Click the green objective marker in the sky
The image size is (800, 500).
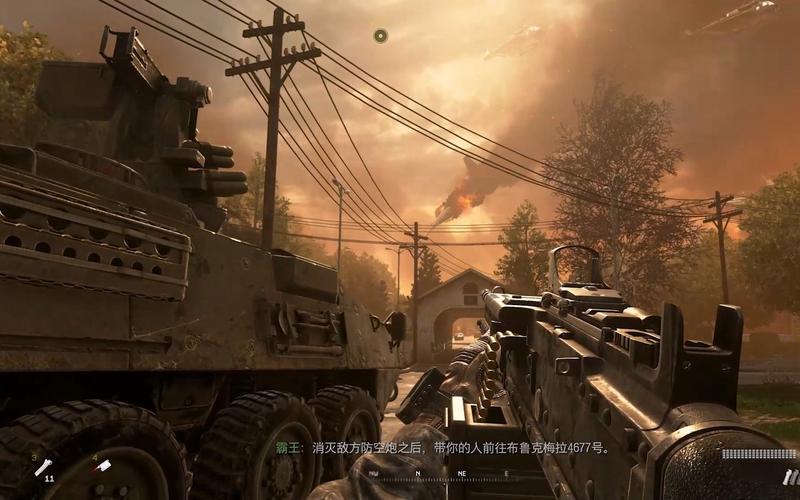point(380,36)
